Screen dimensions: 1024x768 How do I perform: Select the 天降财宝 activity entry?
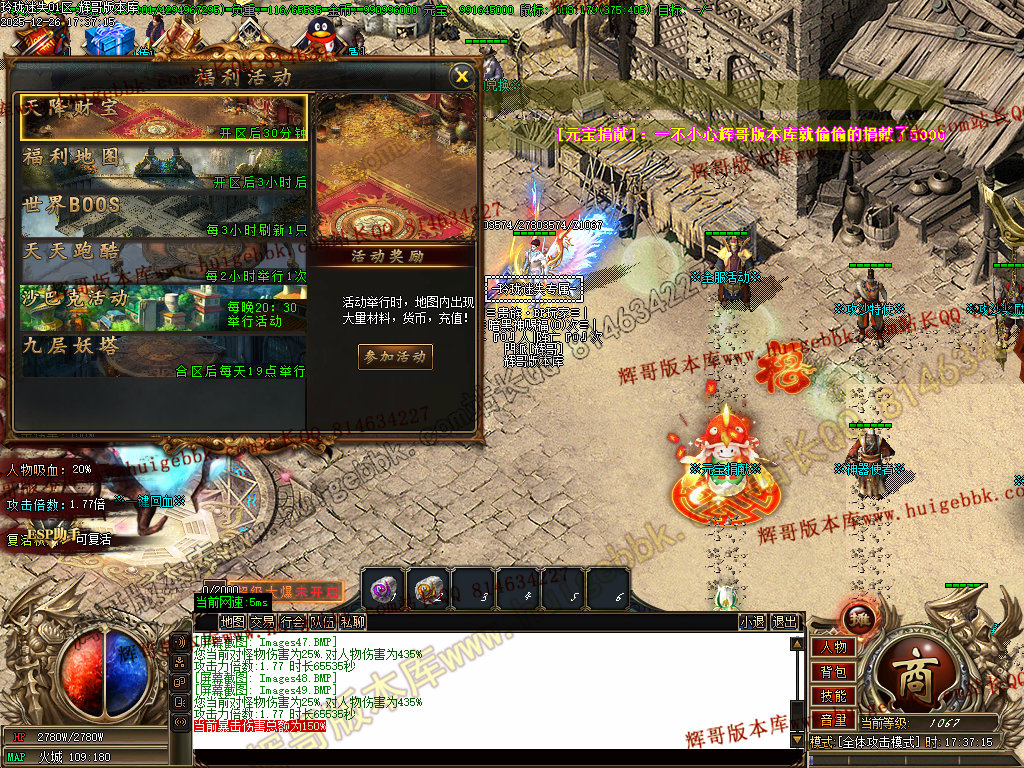point(164,117)
